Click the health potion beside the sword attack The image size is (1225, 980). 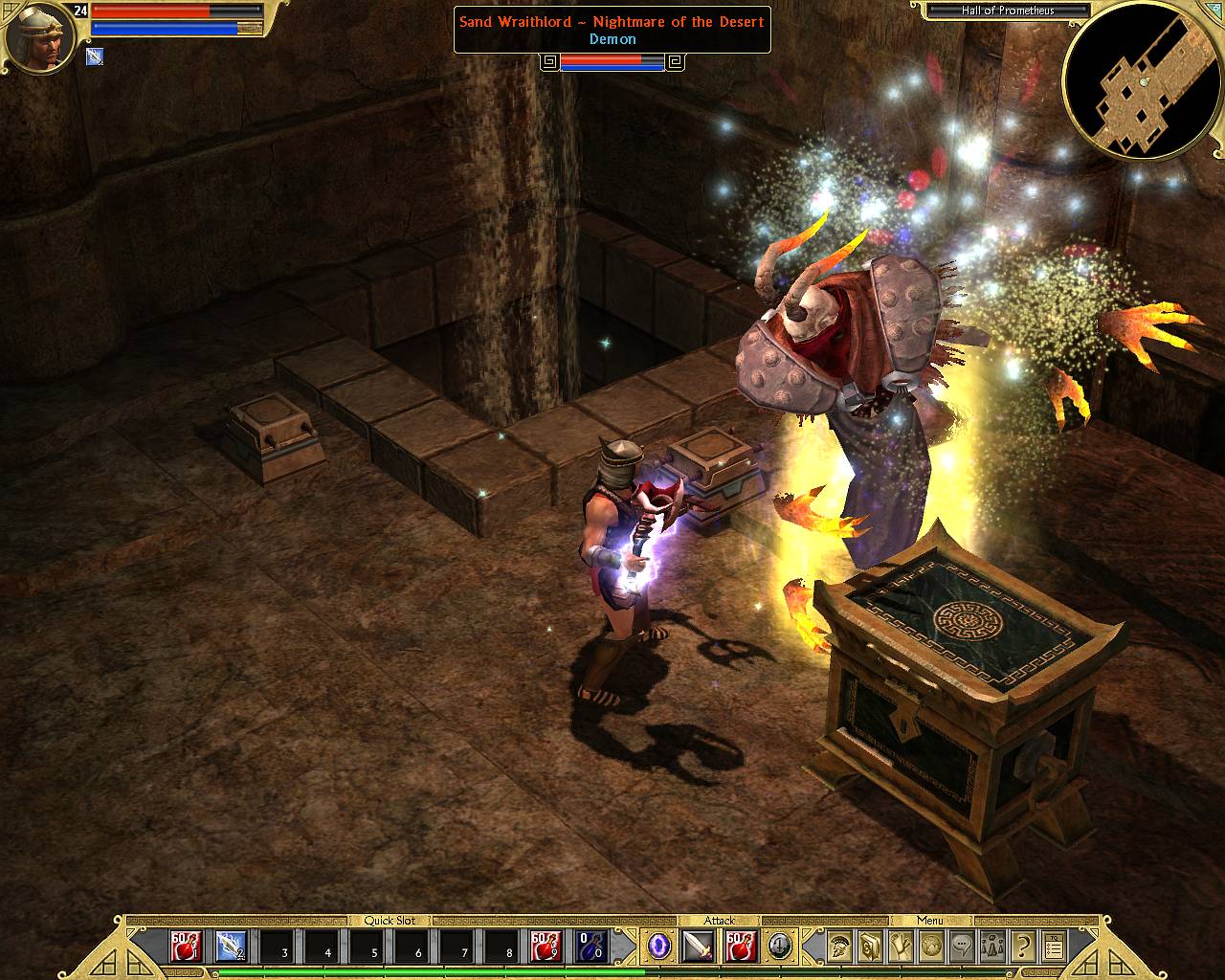click(741, 946)
